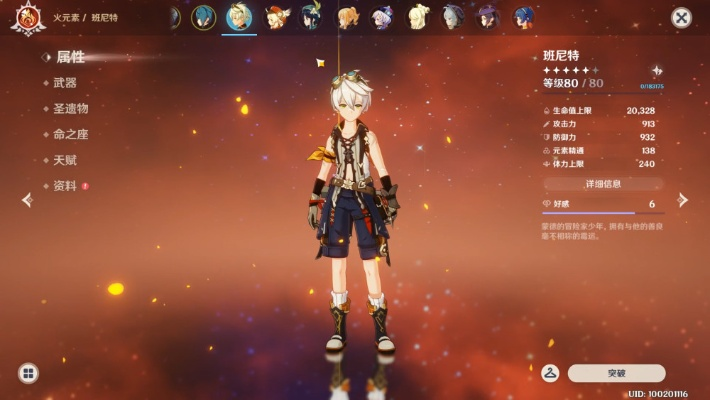
Task: Click the 详细信息 (Details) button
Action: (x=603, y=184)
